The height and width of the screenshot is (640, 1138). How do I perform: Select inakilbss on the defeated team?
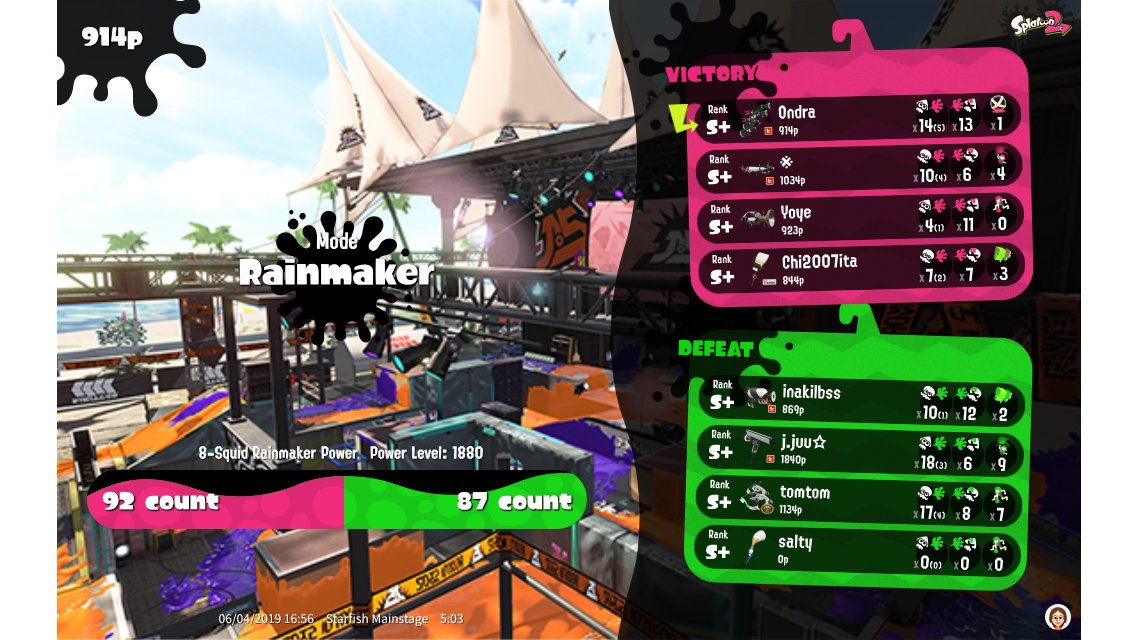[860, 400]
